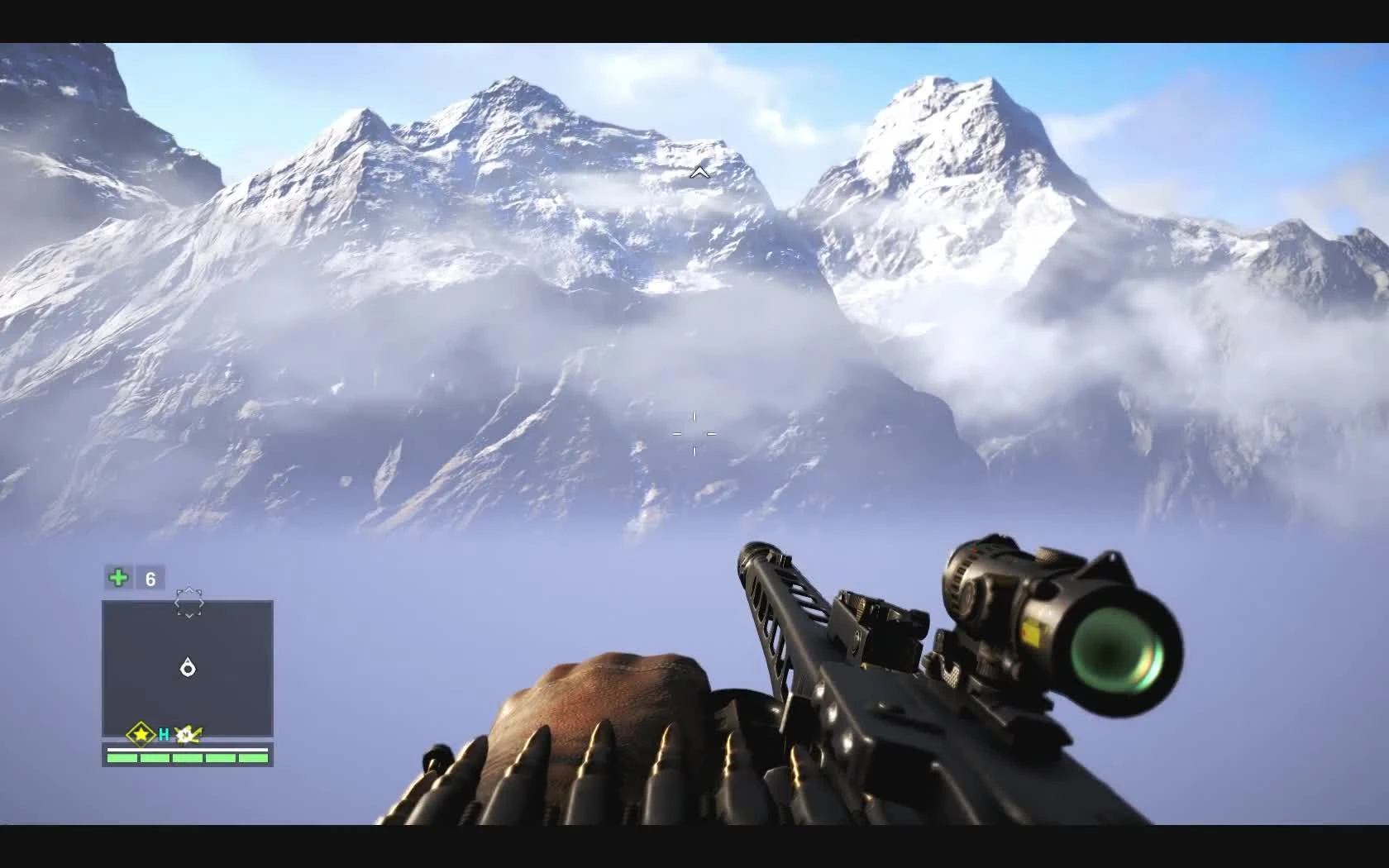Switch focus to the health status bar
The width and height of the screenshot is (1389, 868).
tap(187, 755)
